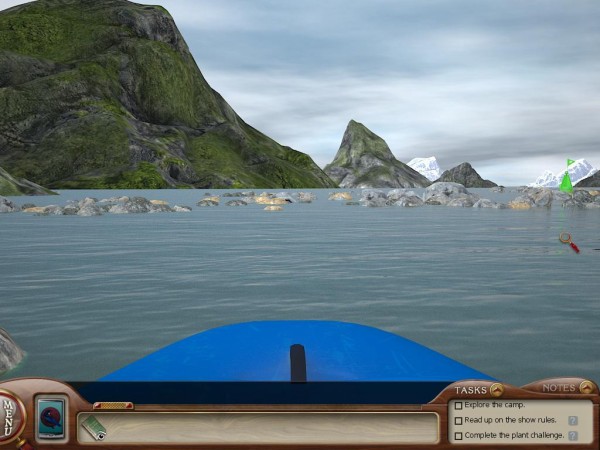The width and height of the screenshot is (600, 450).
Task: Show help for the plant challenge task
Action: point(573,436)
